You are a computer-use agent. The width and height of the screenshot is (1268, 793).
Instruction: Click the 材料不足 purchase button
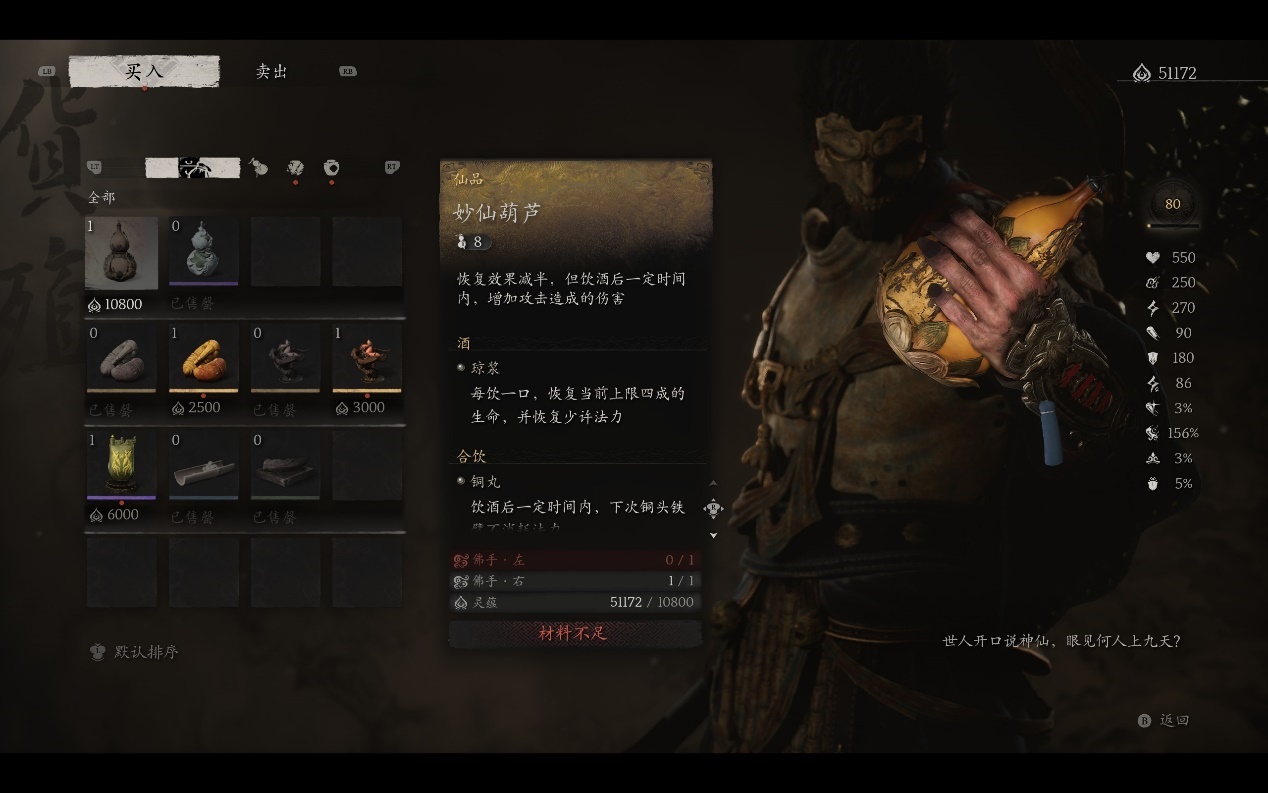coord(574,633)
